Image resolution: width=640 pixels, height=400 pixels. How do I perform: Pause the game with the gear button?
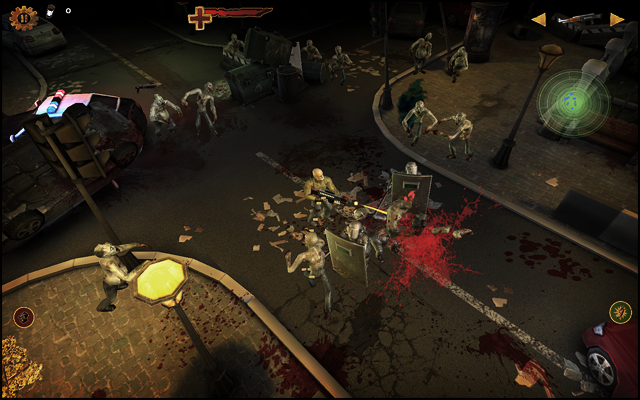[x=22, y=18]
